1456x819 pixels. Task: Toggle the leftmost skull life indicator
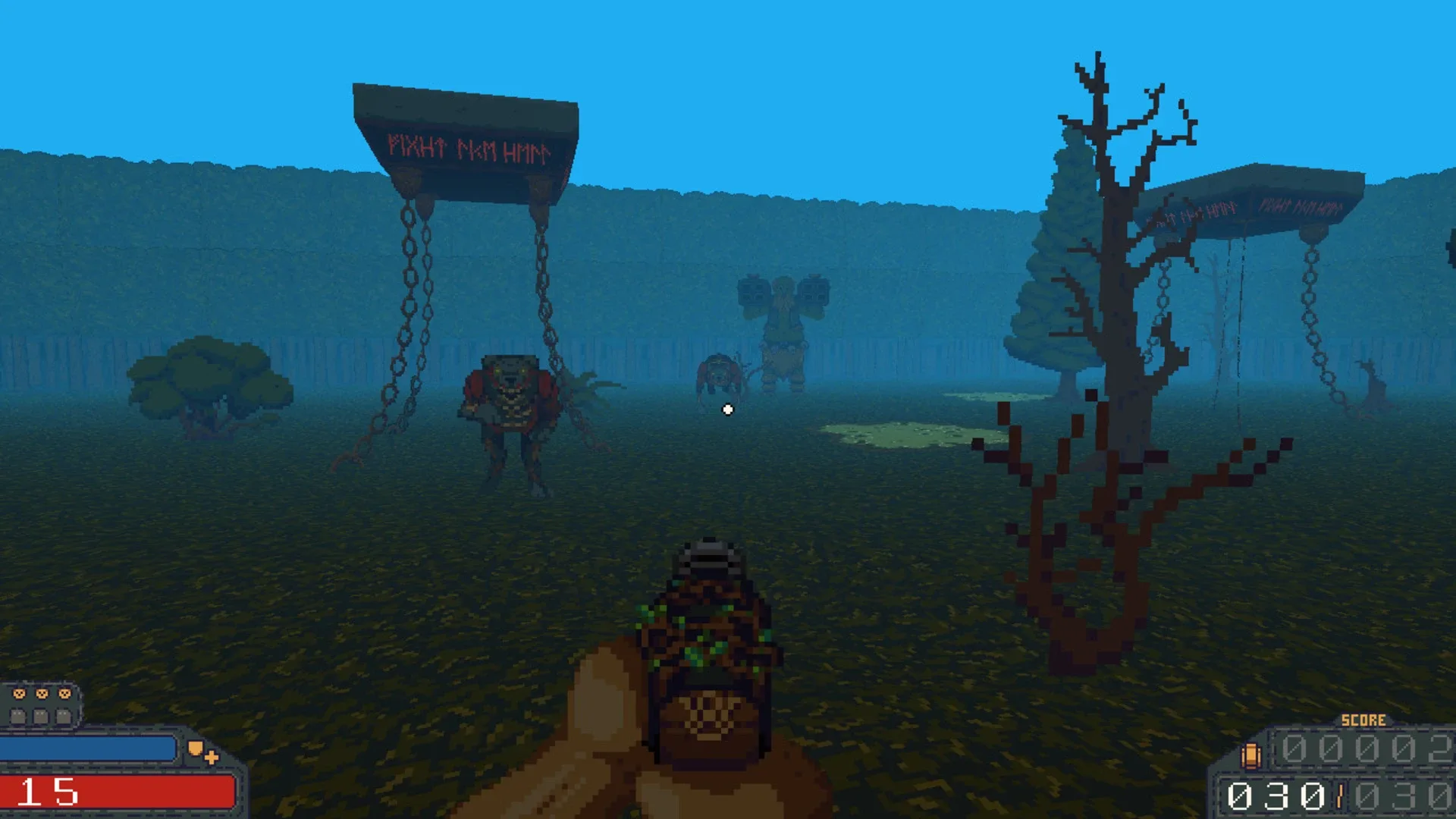(x=19, y=694)
